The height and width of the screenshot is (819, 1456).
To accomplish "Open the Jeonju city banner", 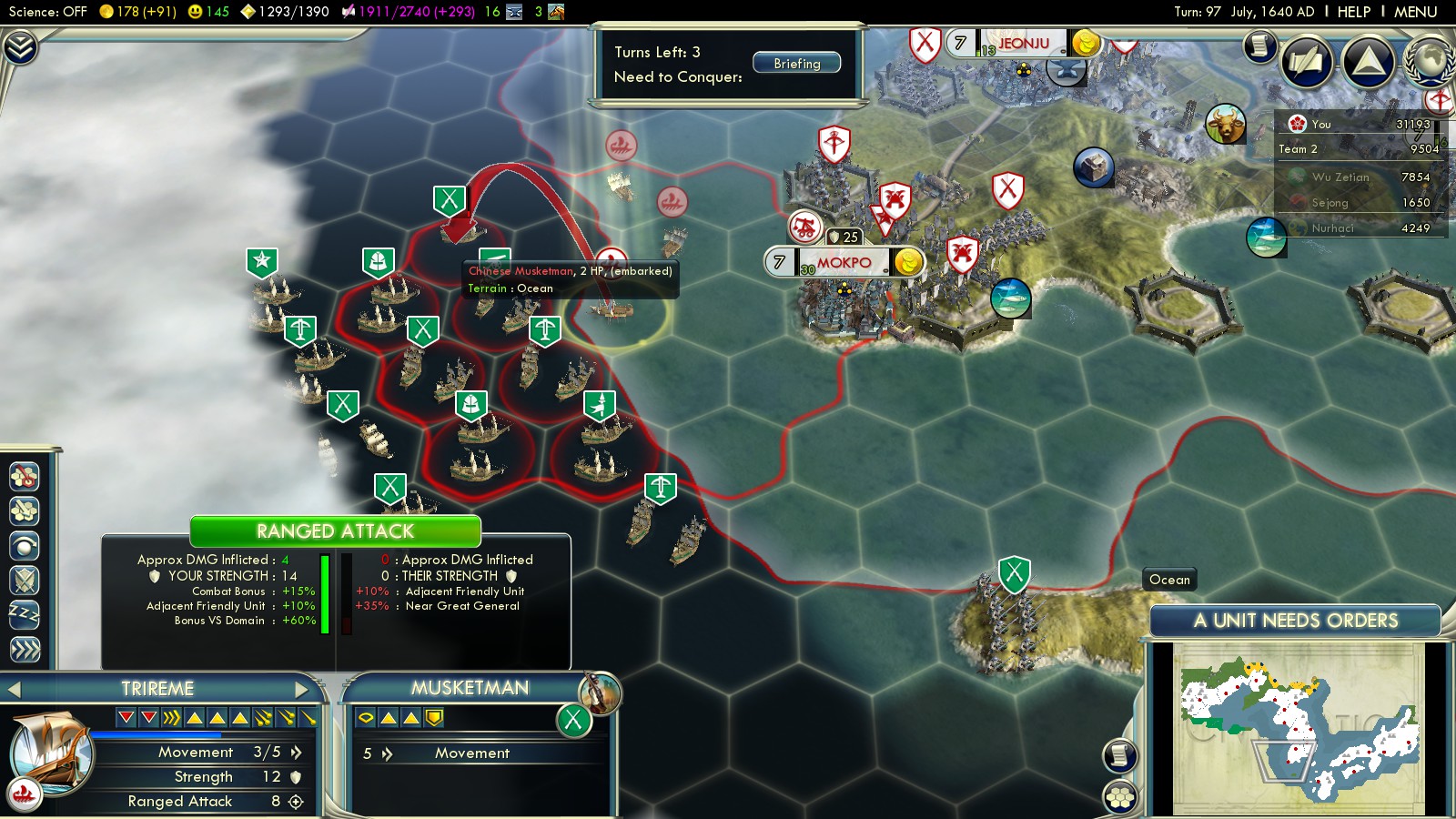I will click(1023, 44).
